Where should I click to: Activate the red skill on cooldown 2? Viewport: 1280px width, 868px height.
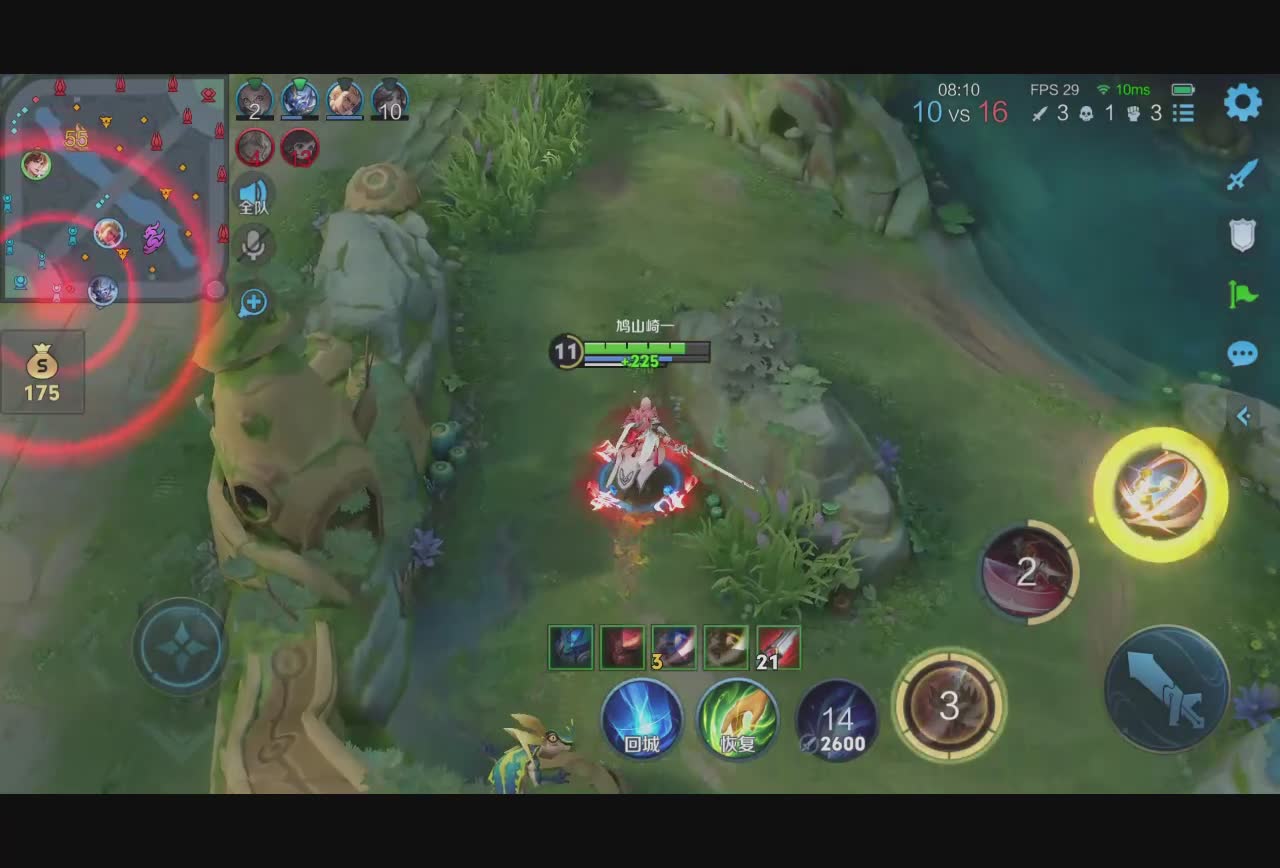tap(1027, 572)
